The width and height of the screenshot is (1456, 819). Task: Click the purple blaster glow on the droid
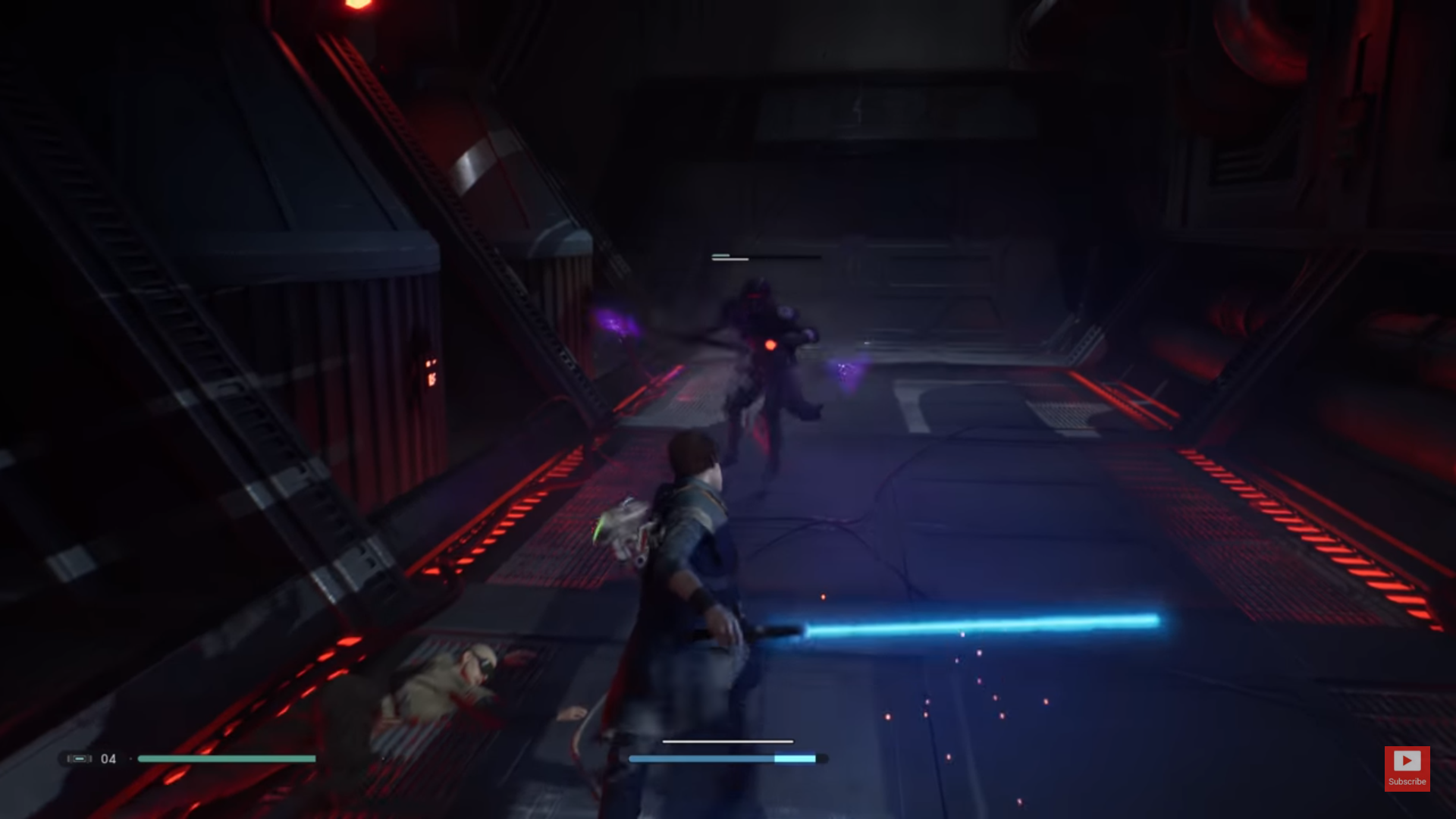842,366
